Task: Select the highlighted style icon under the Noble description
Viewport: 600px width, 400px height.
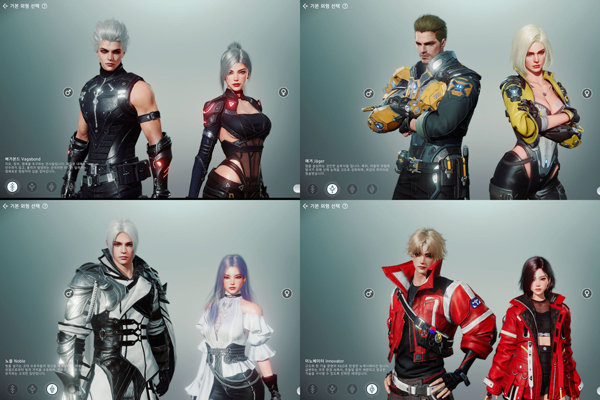Action: (51, 387)
